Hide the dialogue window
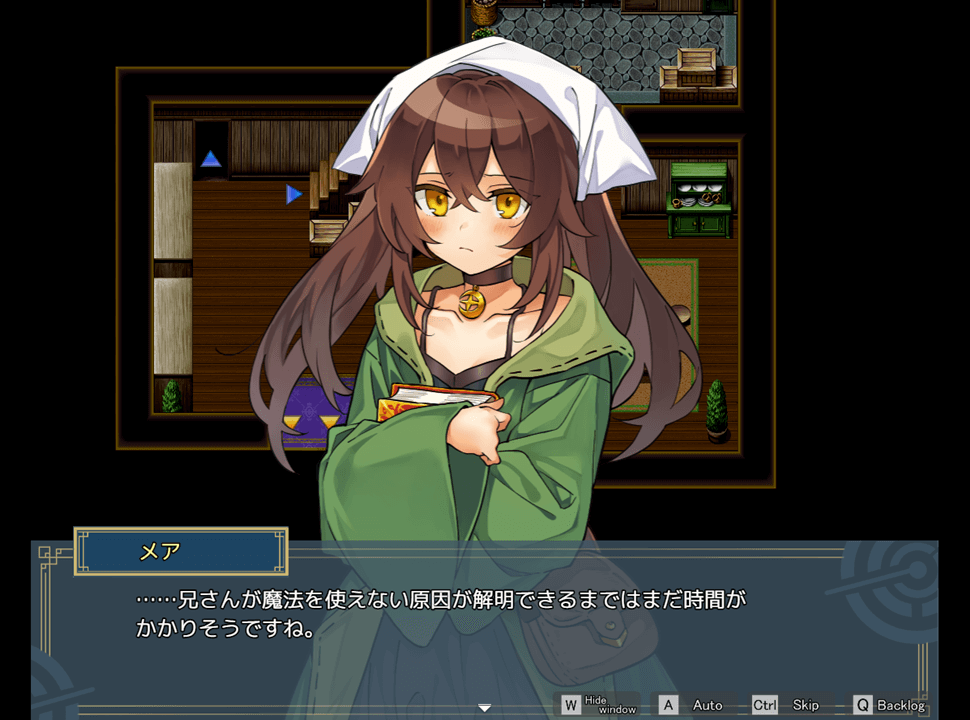This screenshot has height=720, width=970. [600, 705]
